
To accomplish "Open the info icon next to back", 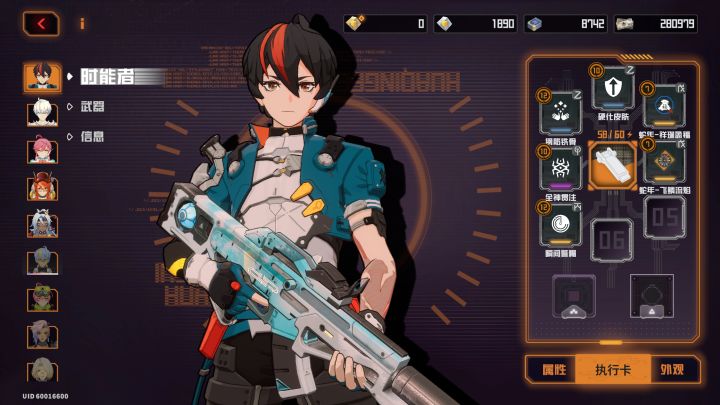I will tap(81, 22).
